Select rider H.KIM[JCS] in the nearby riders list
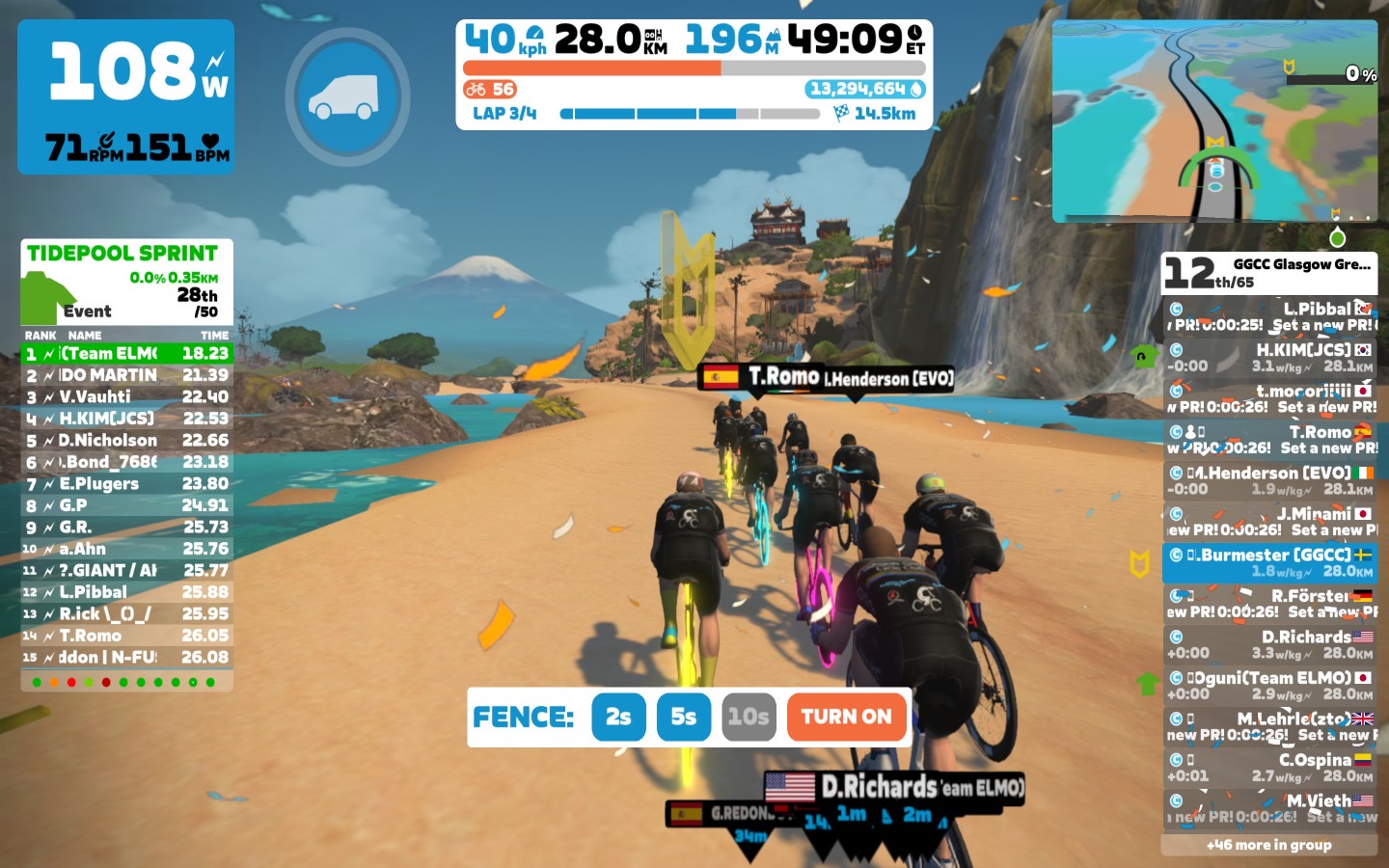1389x868 pixels. tap(1269, 358)
